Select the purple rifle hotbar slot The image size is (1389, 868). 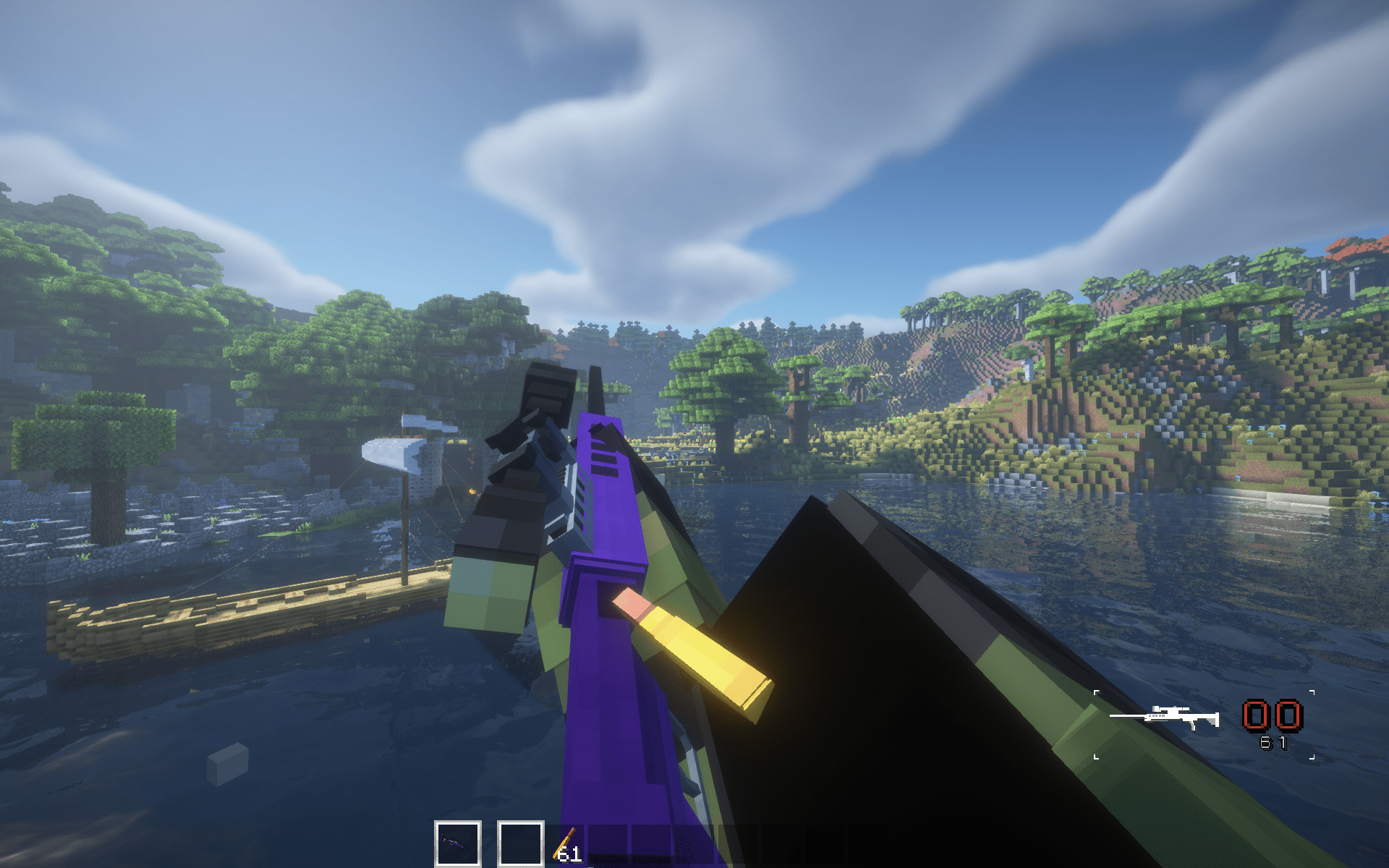coord(457,843)
